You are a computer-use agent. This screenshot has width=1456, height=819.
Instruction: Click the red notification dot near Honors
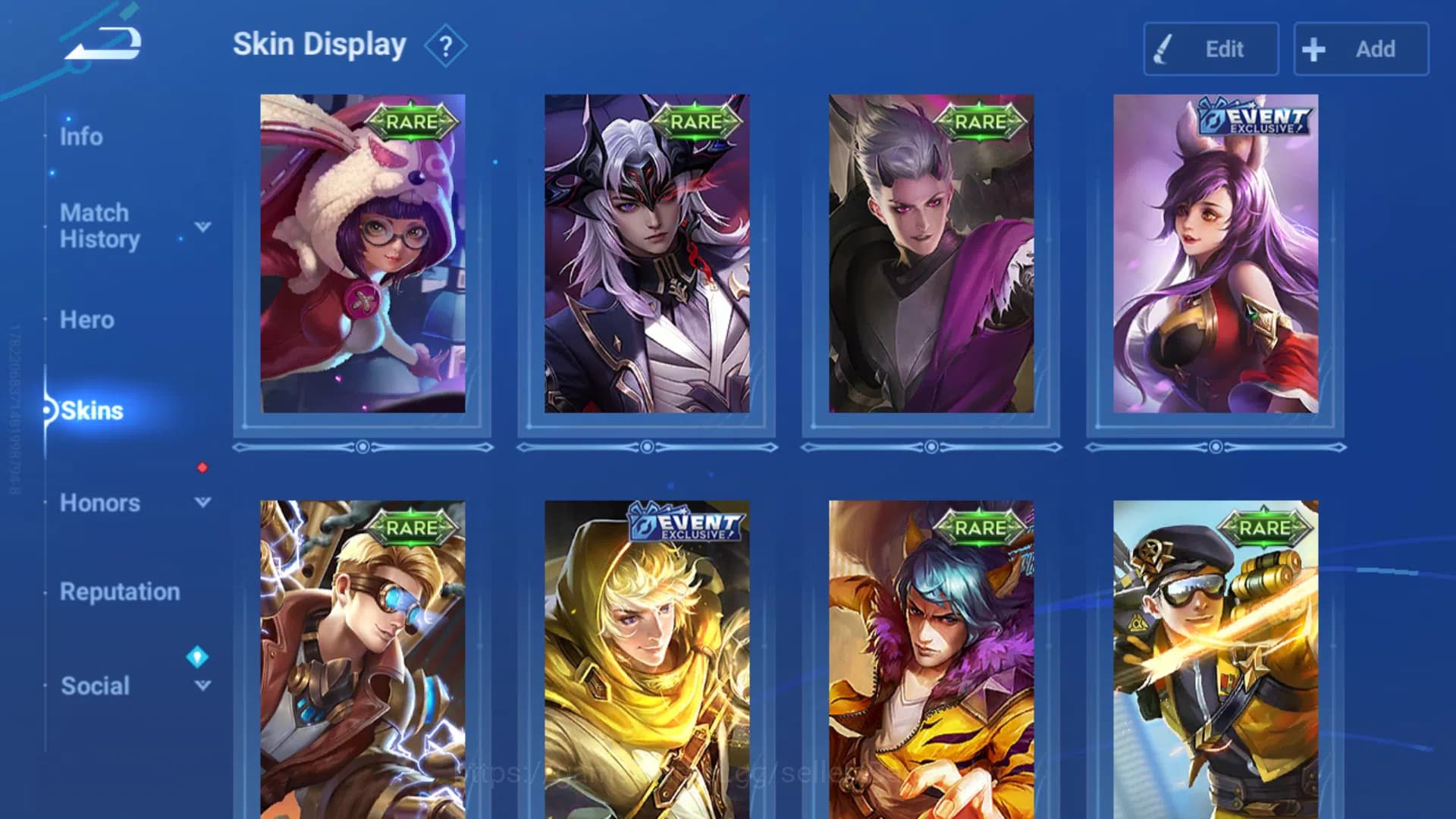click(201, 468)
